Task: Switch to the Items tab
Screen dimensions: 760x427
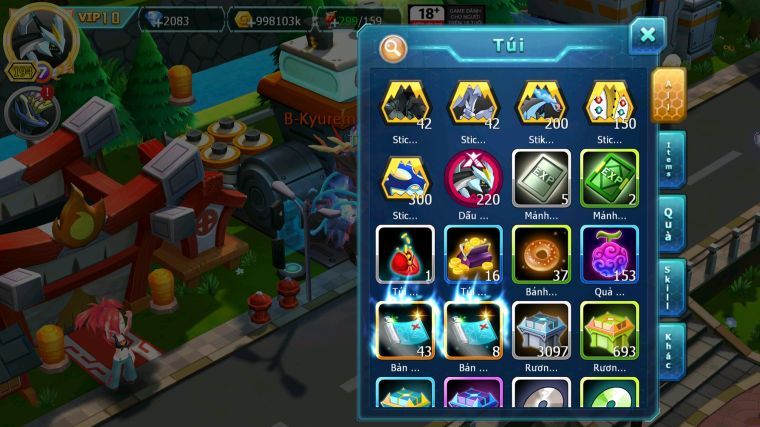Action: click(669, 158)
